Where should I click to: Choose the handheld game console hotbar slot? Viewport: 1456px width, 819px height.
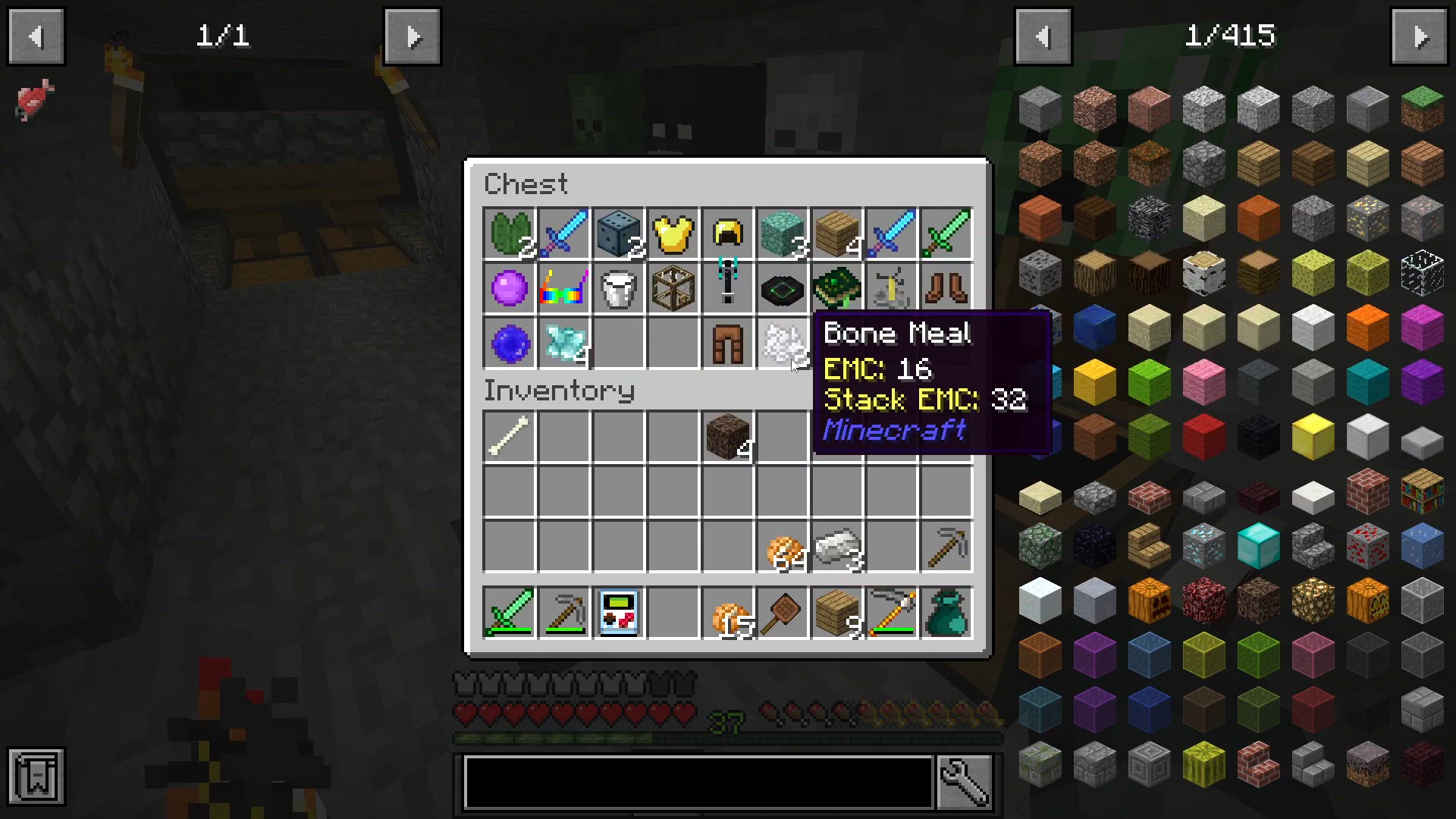(x=618, y=613)
